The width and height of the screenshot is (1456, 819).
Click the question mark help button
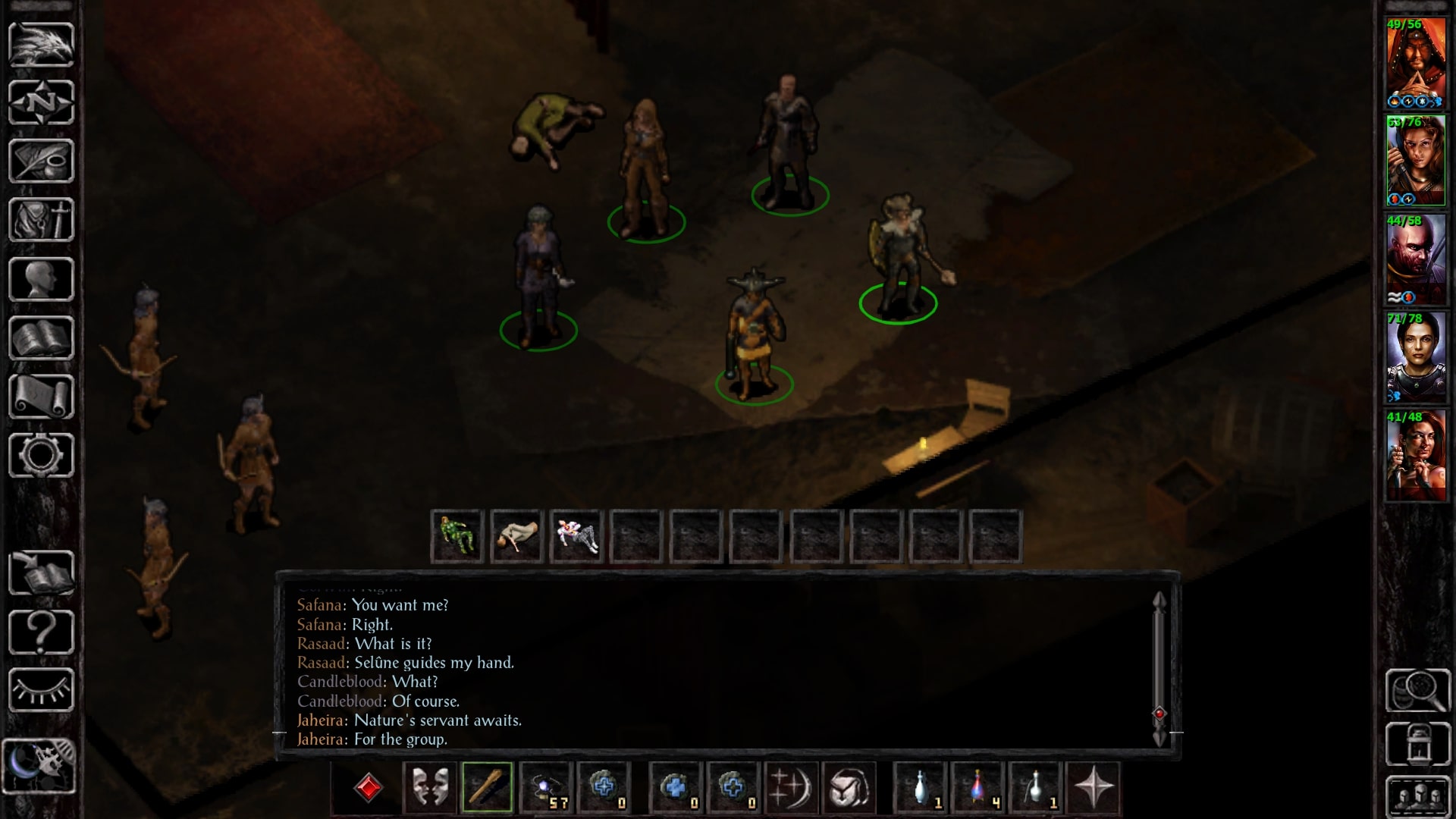point(41,632)
